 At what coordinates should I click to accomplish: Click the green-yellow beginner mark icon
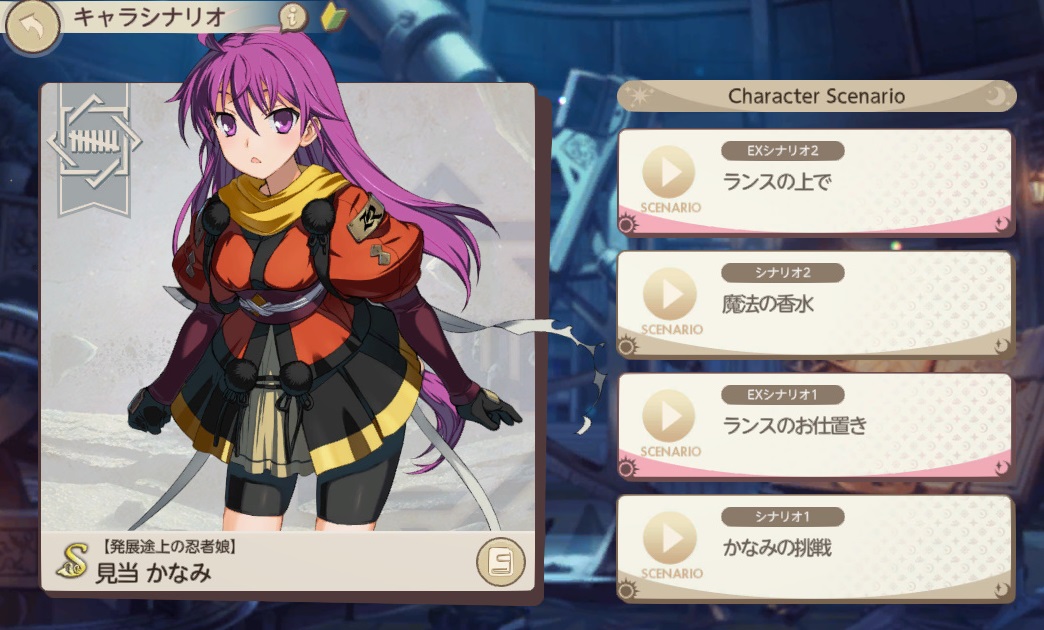click(x=332, y=17)
